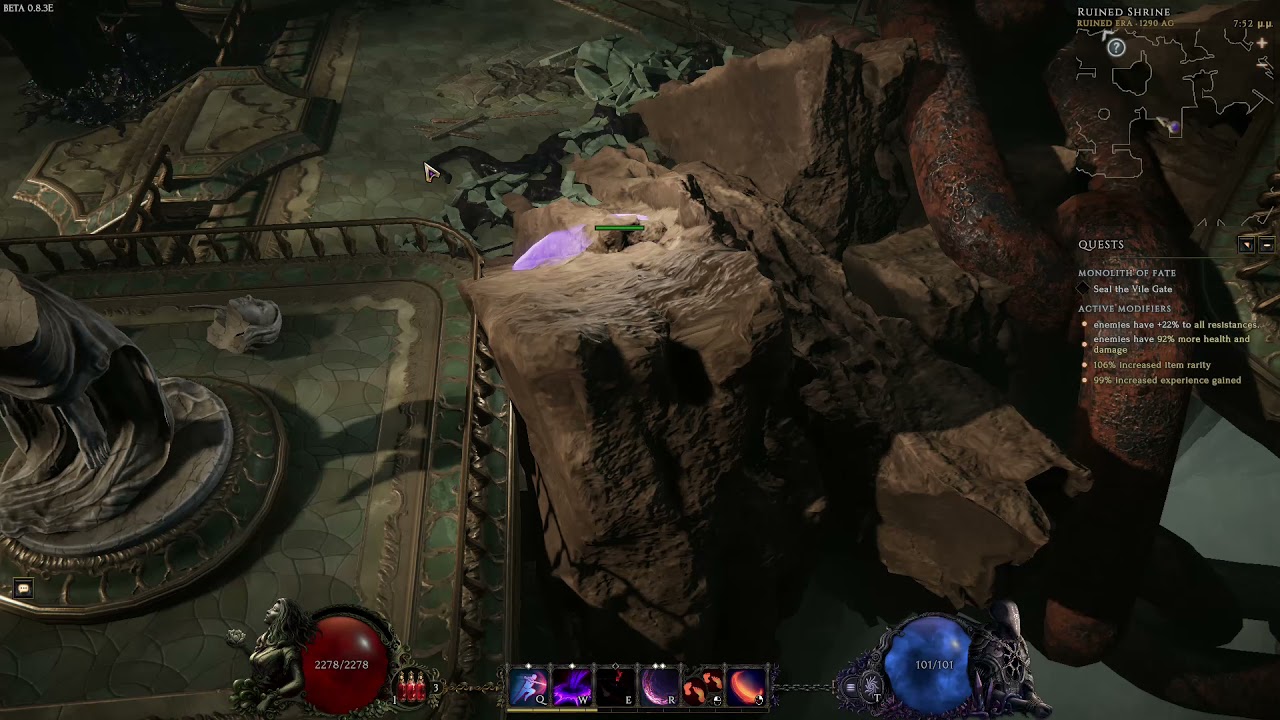Select the footprints movement skill

click(703, 687)
